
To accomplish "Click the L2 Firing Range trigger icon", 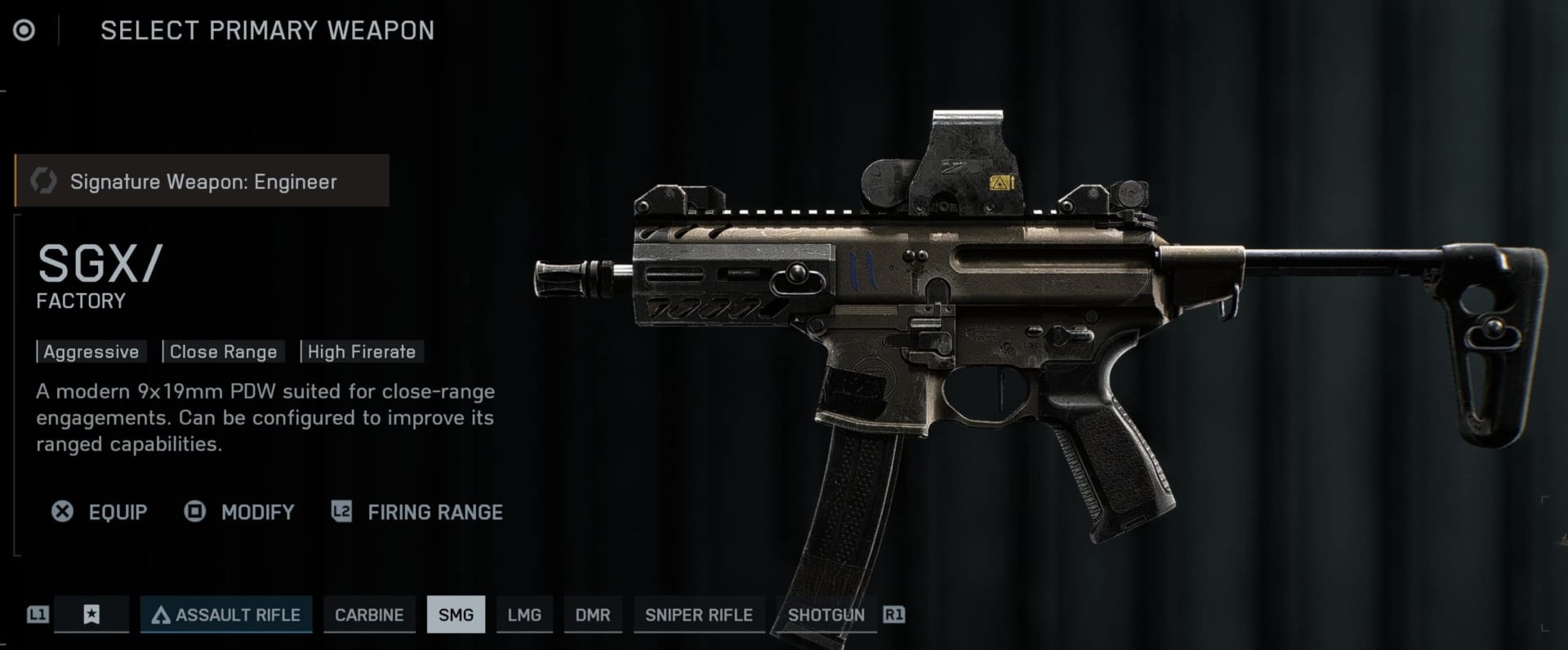I will pyautogui.click(x=341, y=512).
